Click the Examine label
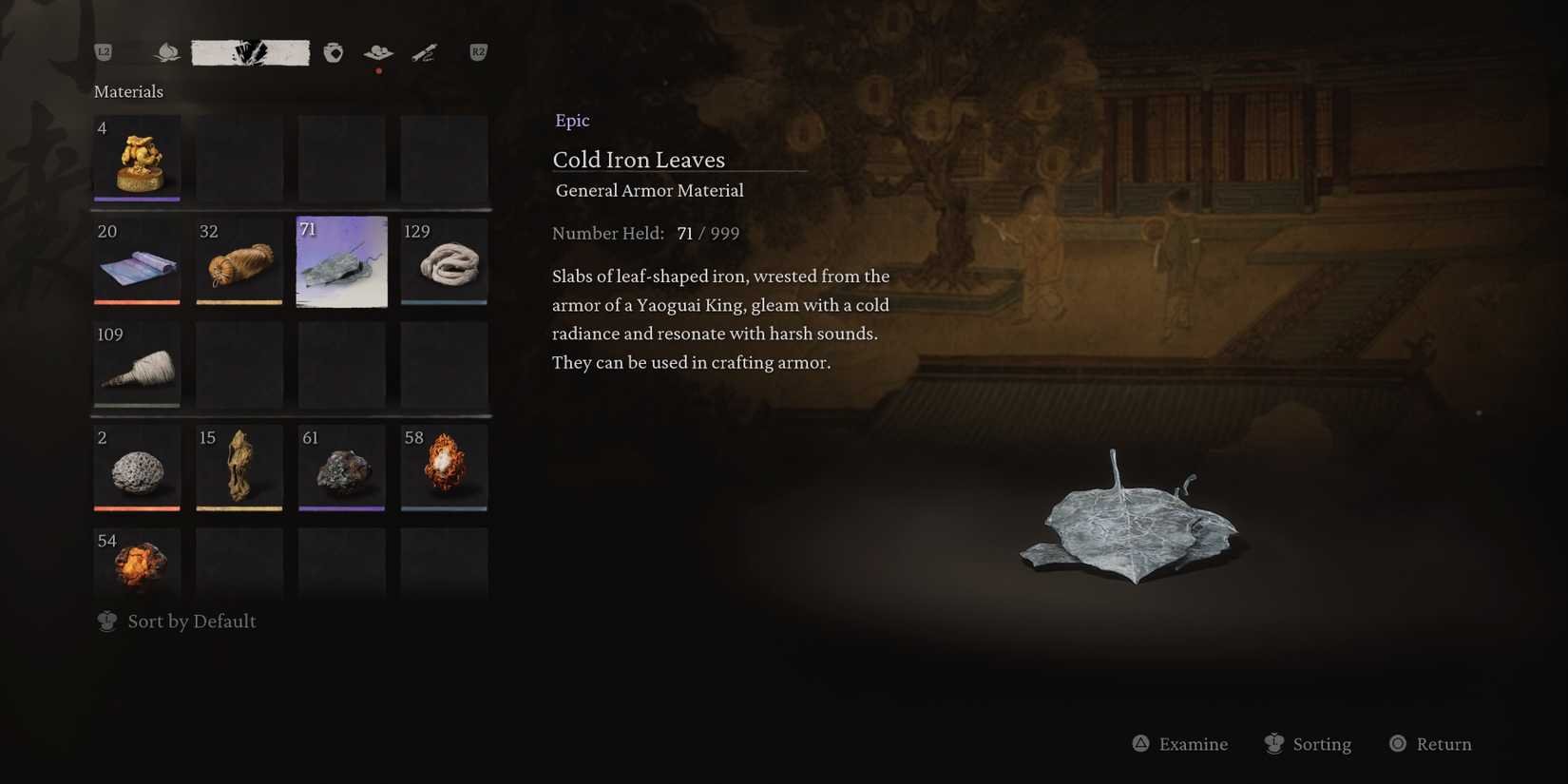This screenshot has height=784, width=1568. (1193, 744)
